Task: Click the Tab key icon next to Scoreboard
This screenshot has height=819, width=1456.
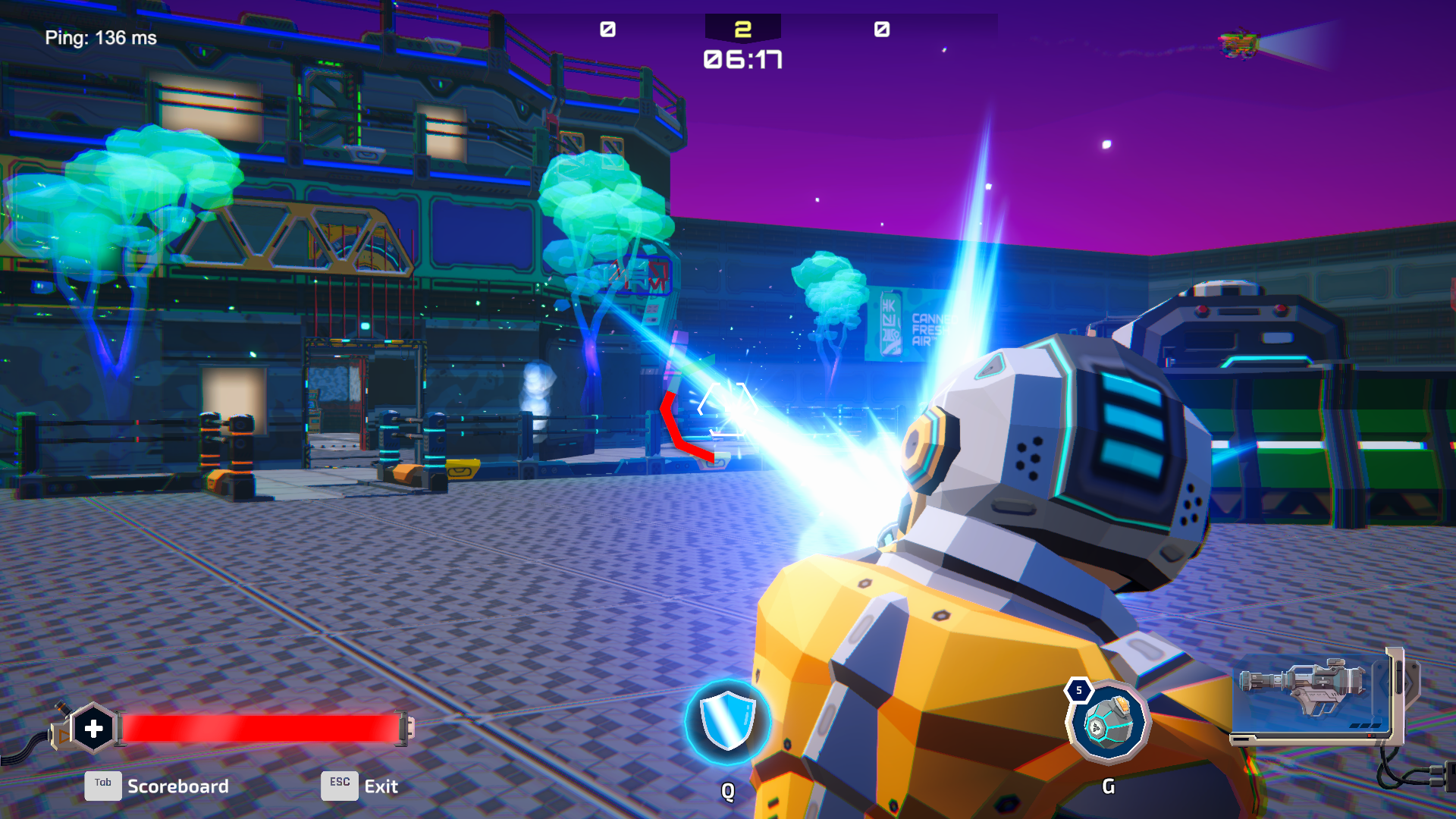Action: [103, 786]
